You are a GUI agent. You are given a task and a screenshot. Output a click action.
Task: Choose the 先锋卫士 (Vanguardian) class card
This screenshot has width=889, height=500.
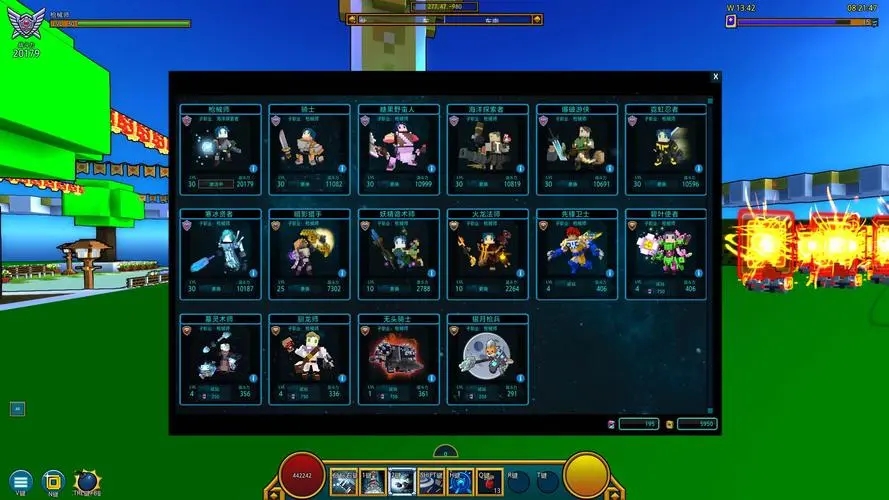point(576,252)
